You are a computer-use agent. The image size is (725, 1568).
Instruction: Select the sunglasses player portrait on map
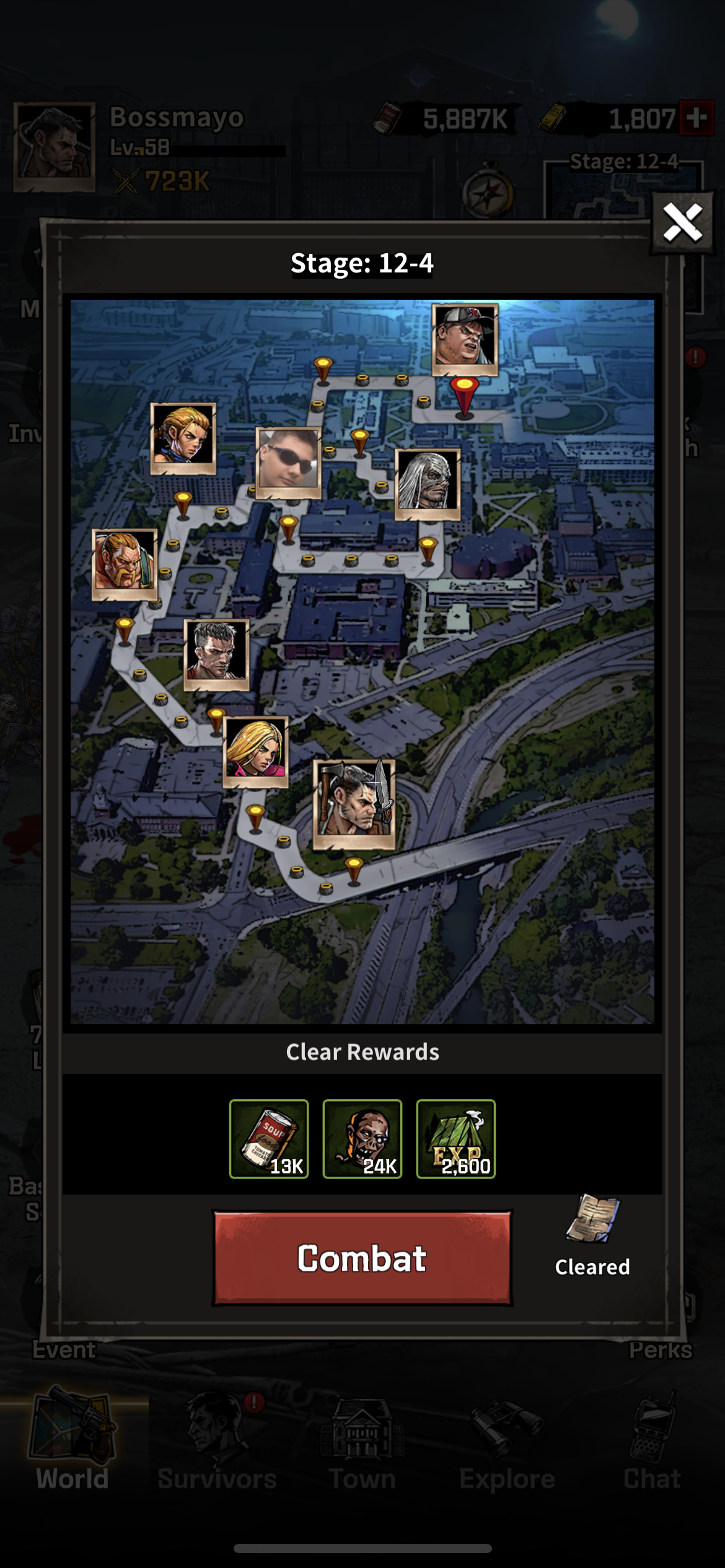click(288, 462)
